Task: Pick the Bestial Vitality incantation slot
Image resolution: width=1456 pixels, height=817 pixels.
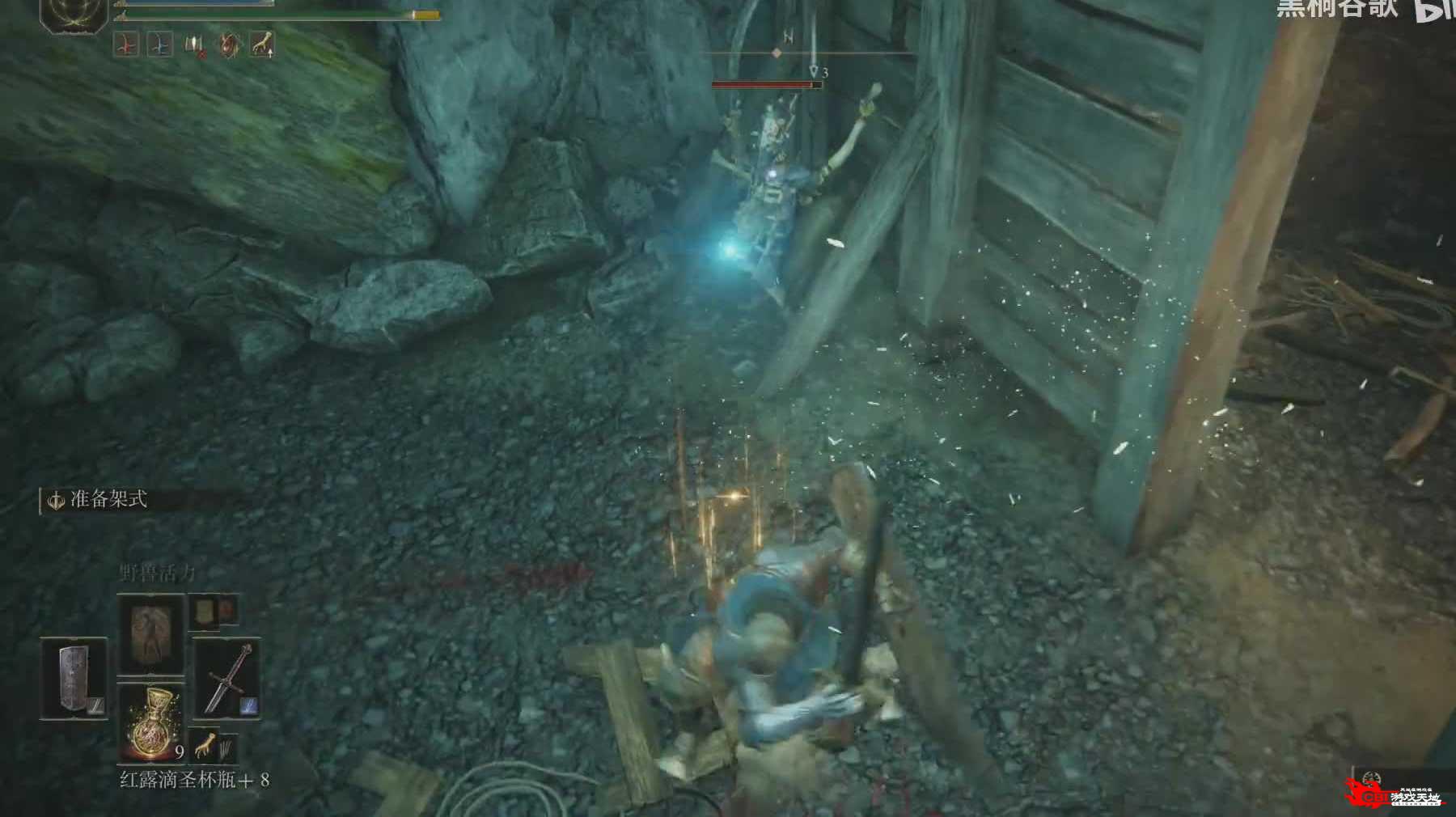Action: 151,633
